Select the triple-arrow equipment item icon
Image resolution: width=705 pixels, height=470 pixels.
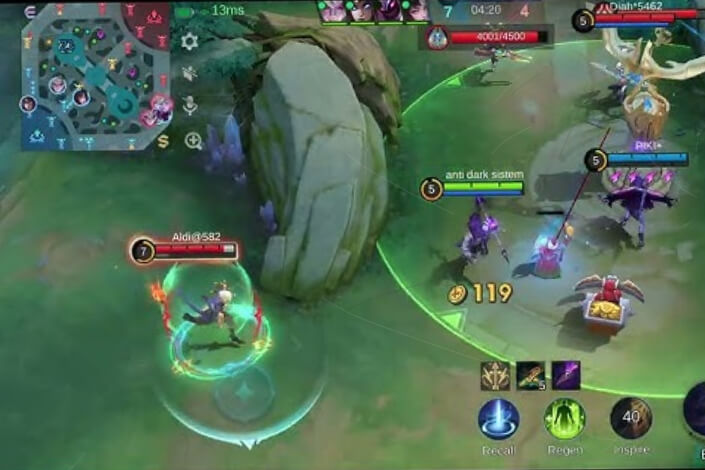[495, 375]
